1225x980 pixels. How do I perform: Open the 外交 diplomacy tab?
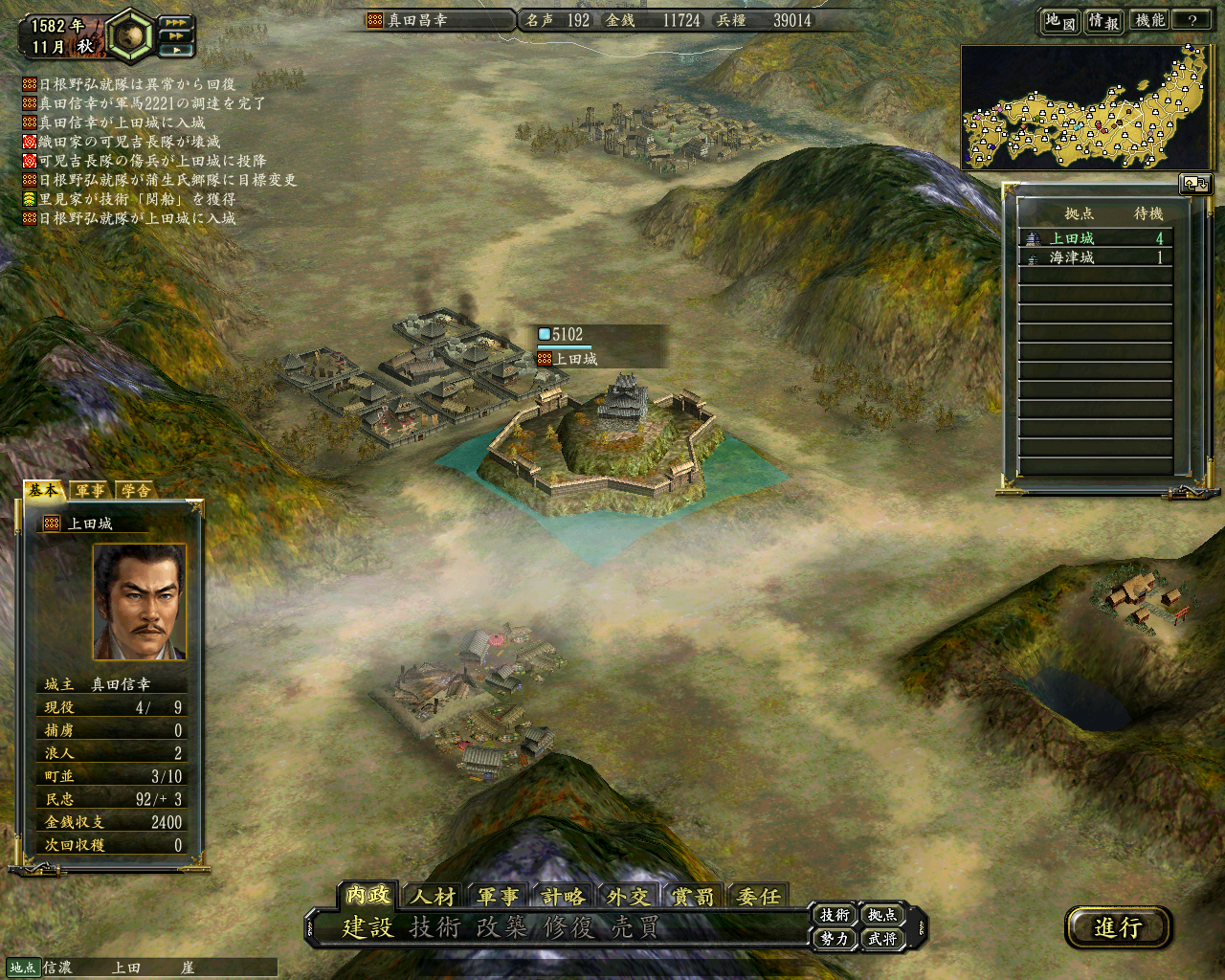(x=628, y=896)
